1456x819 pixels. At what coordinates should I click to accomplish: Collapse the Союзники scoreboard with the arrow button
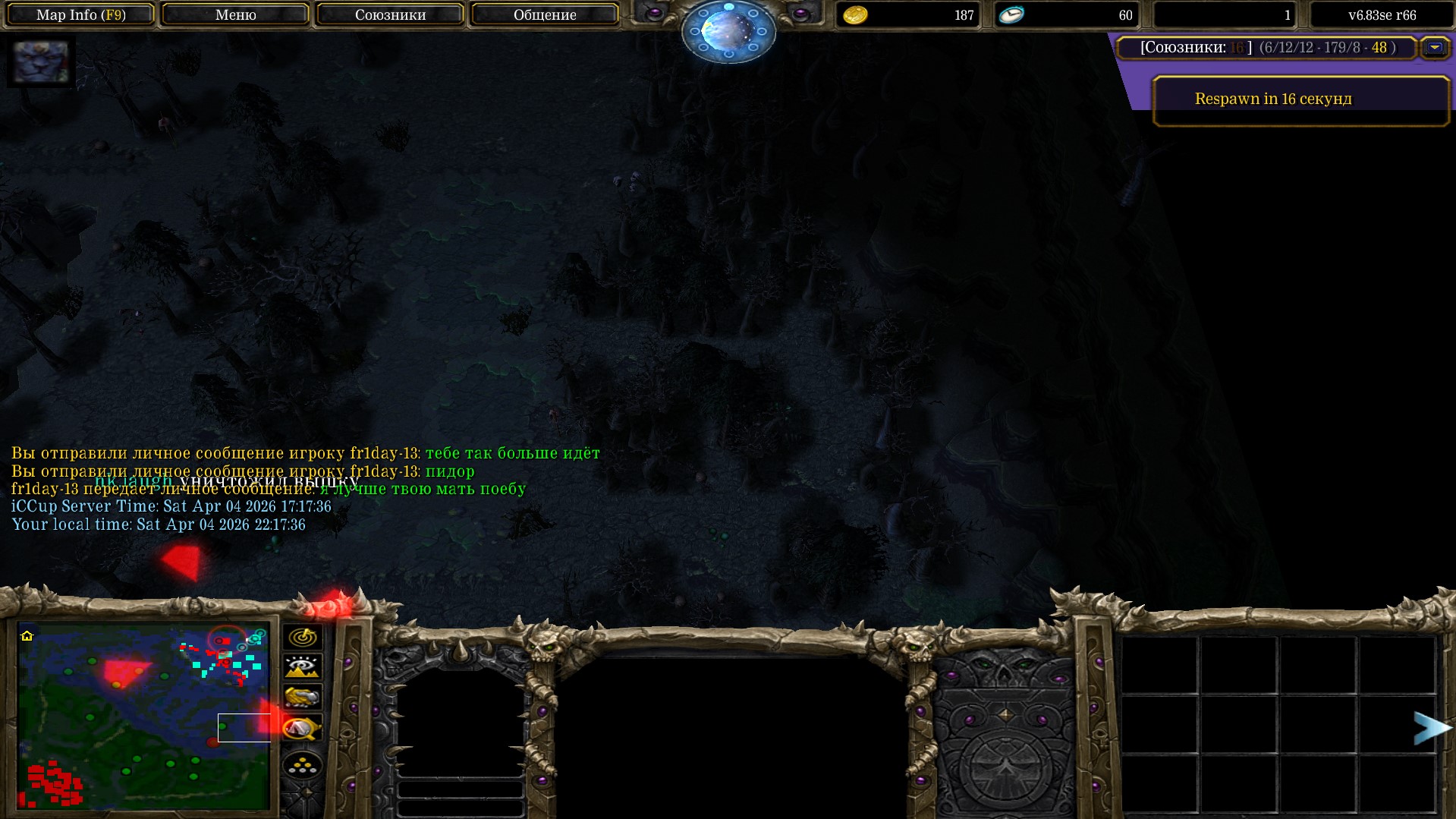click(x=1434, y=48)
